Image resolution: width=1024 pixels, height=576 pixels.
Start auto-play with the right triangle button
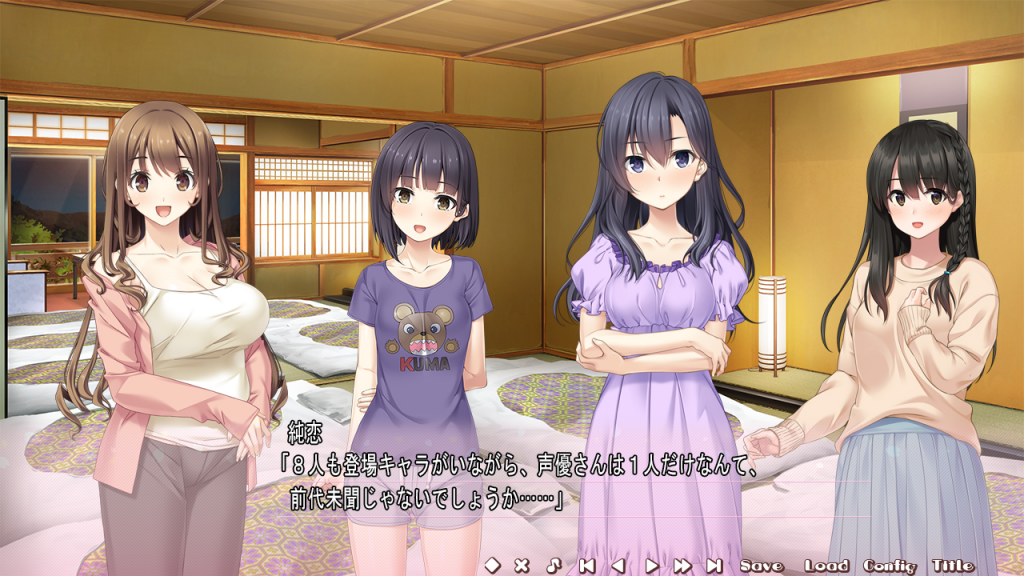click(651, 565)
